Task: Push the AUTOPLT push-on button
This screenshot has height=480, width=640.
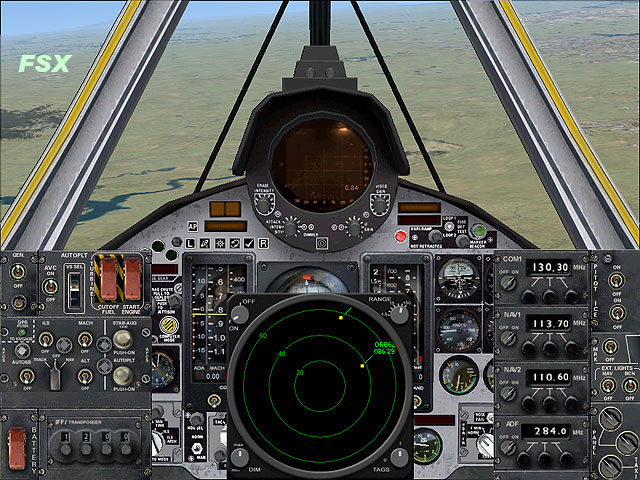Action: [x=124, y=376]
